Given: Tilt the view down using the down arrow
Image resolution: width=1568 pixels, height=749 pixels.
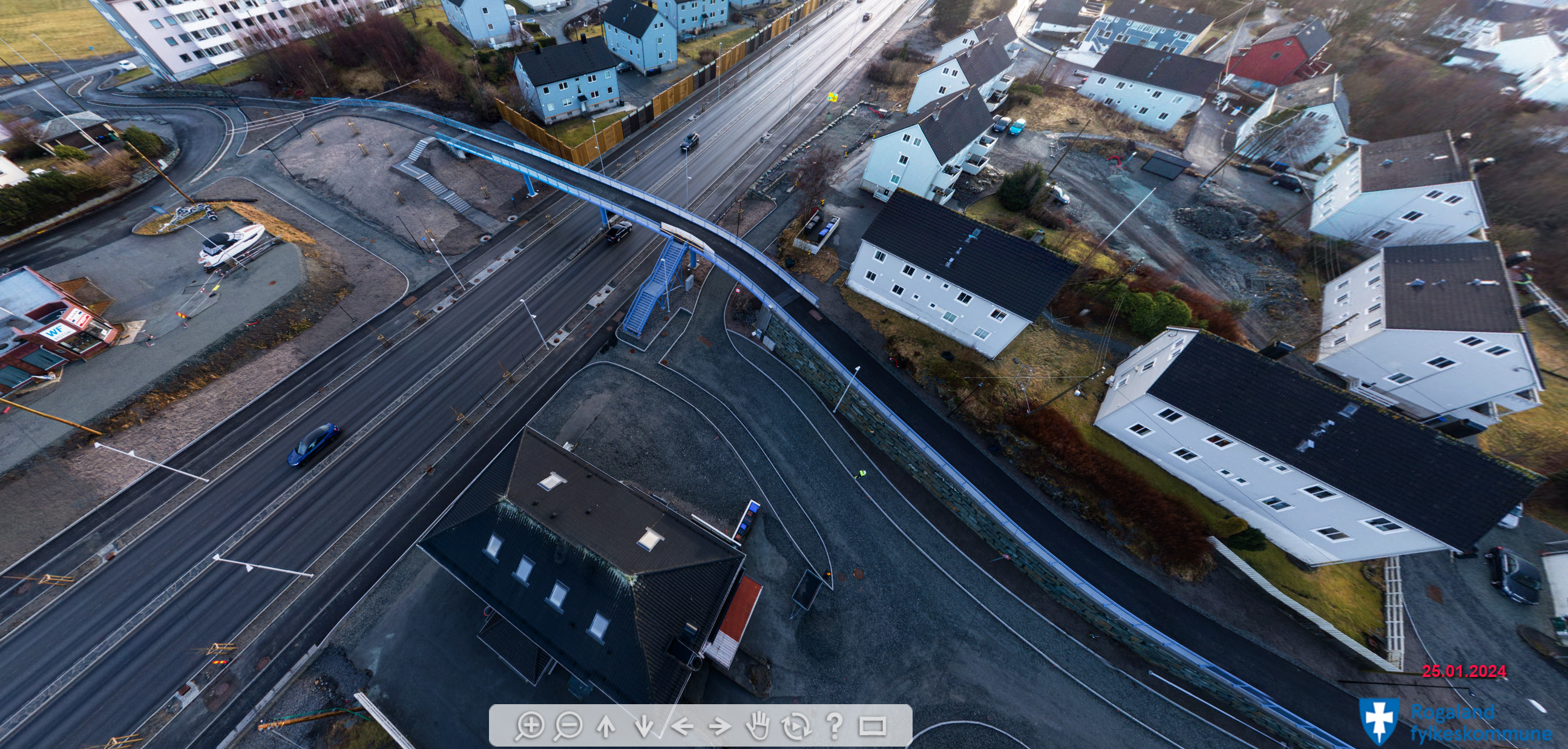Looking at the screenshot, I should (x=644, y=726).
